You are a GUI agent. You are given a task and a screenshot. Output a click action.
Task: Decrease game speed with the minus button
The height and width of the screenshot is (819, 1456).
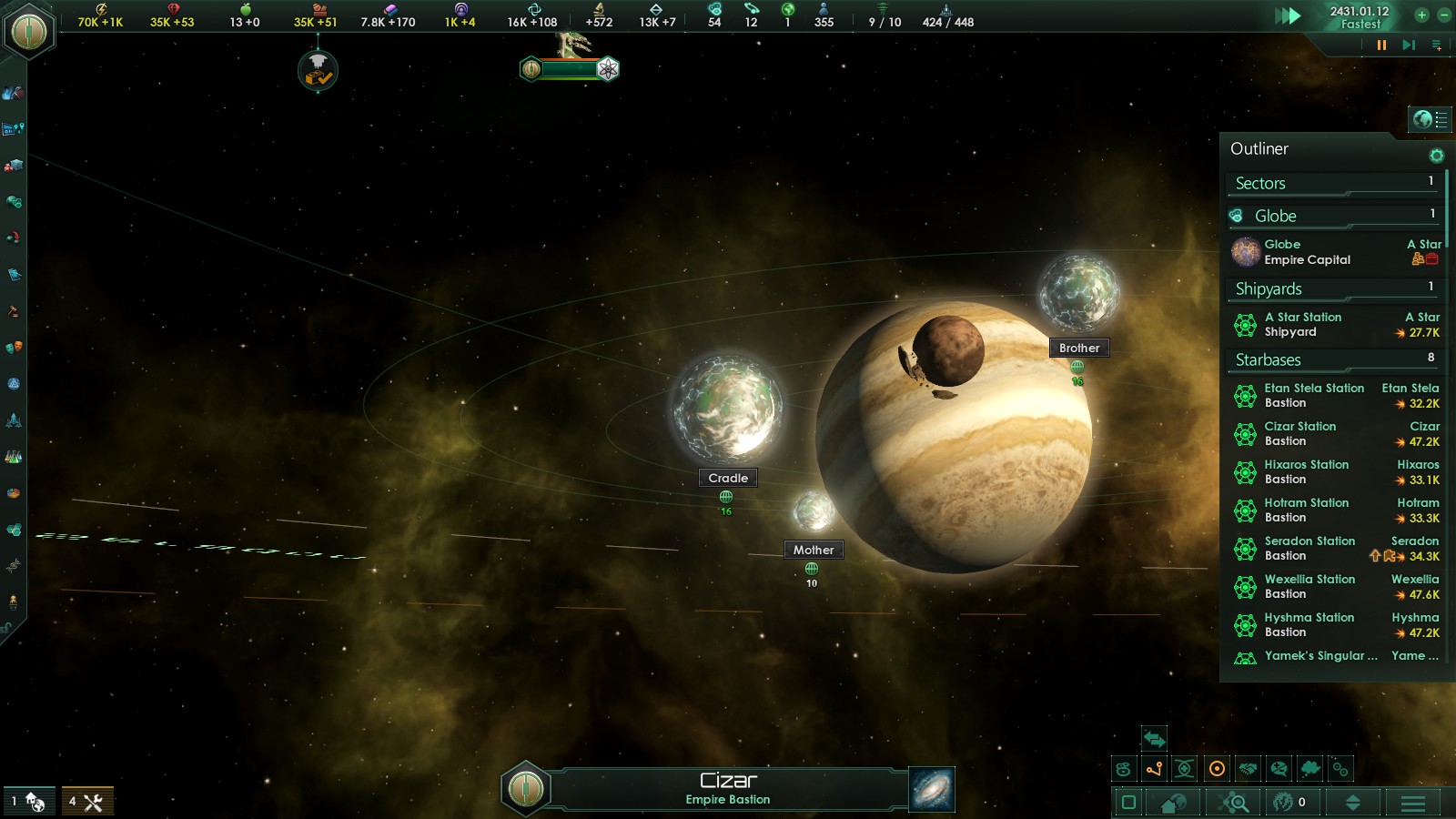coord(1443,15)
